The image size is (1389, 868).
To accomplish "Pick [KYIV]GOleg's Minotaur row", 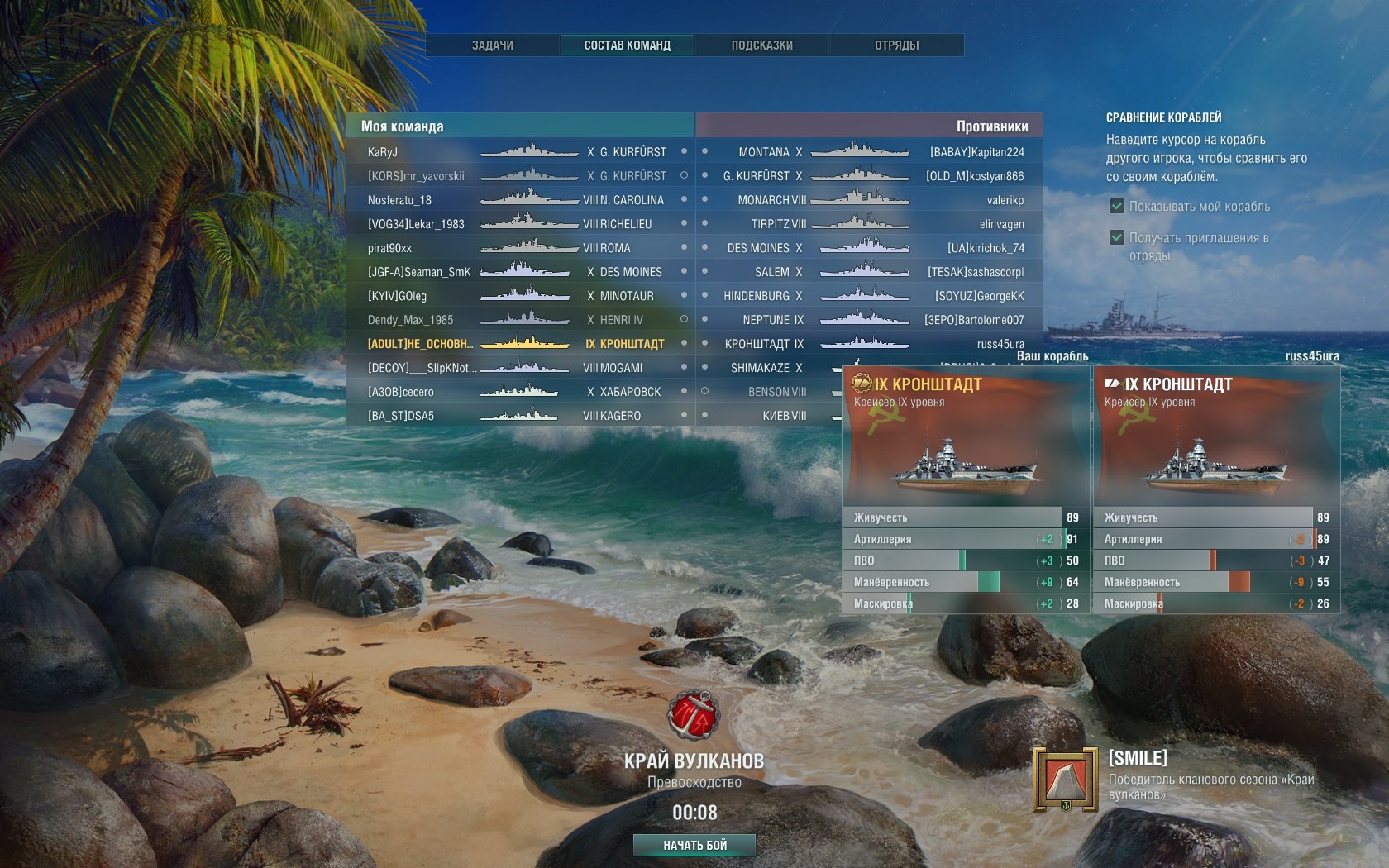I will pos(519,296).
